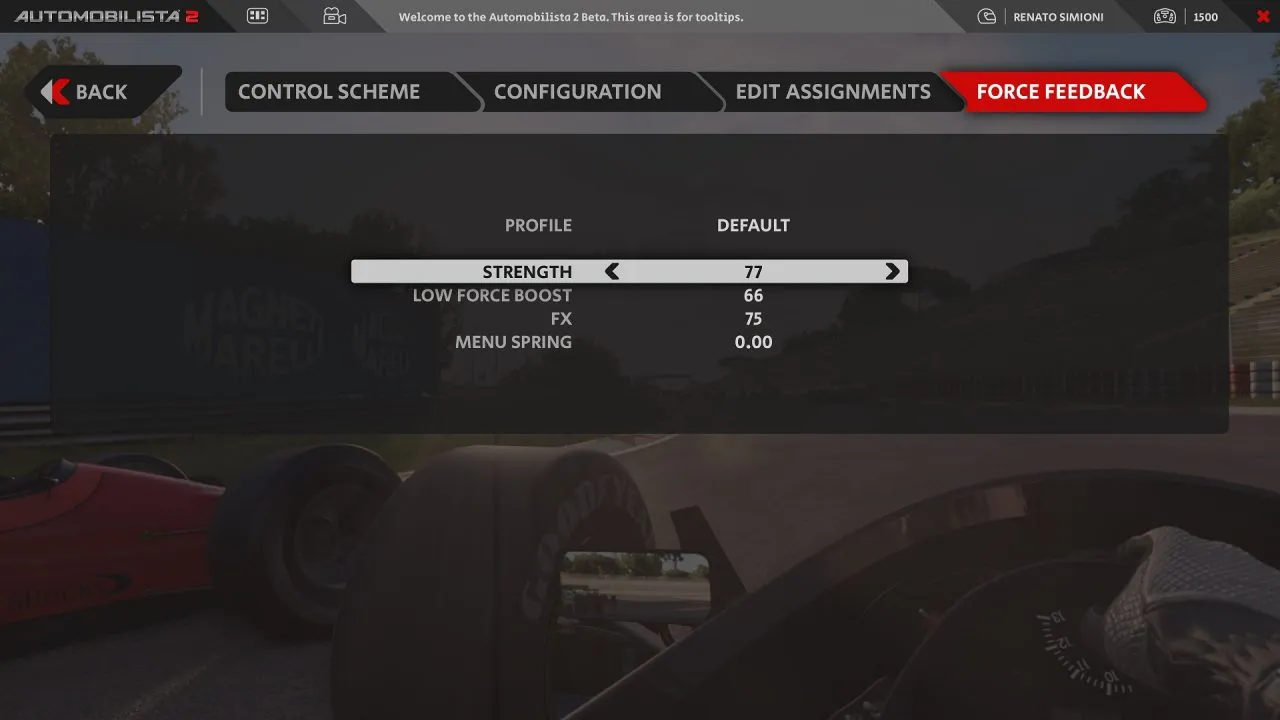Open the Configuration tab
Screen dimensions: 1280x720
(x=577, y=92)
